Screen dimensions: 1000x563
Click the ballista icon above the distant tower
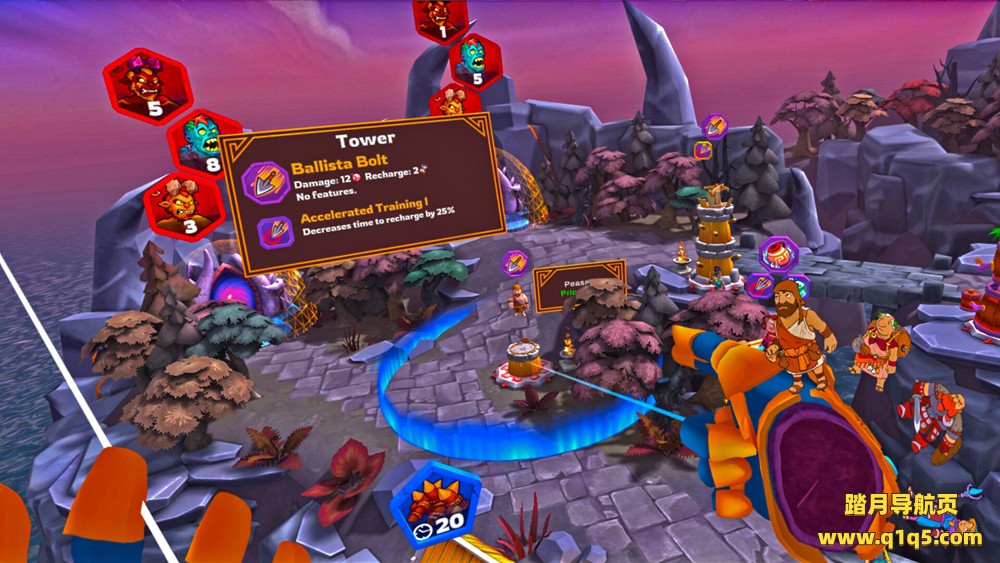714,126
